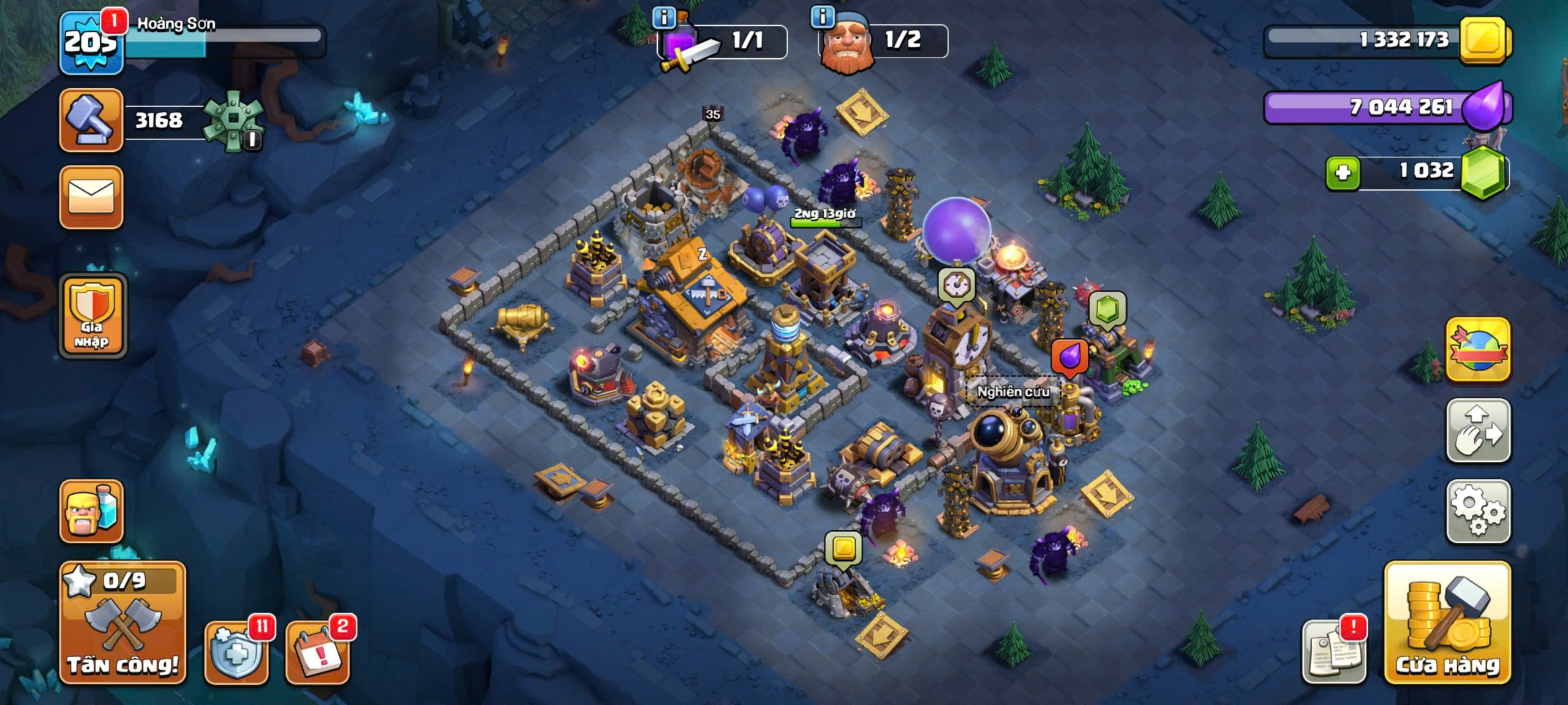Open the trophy hammer ranking icon
This screenshot has height=705, width=1568.
coord(91,120)
